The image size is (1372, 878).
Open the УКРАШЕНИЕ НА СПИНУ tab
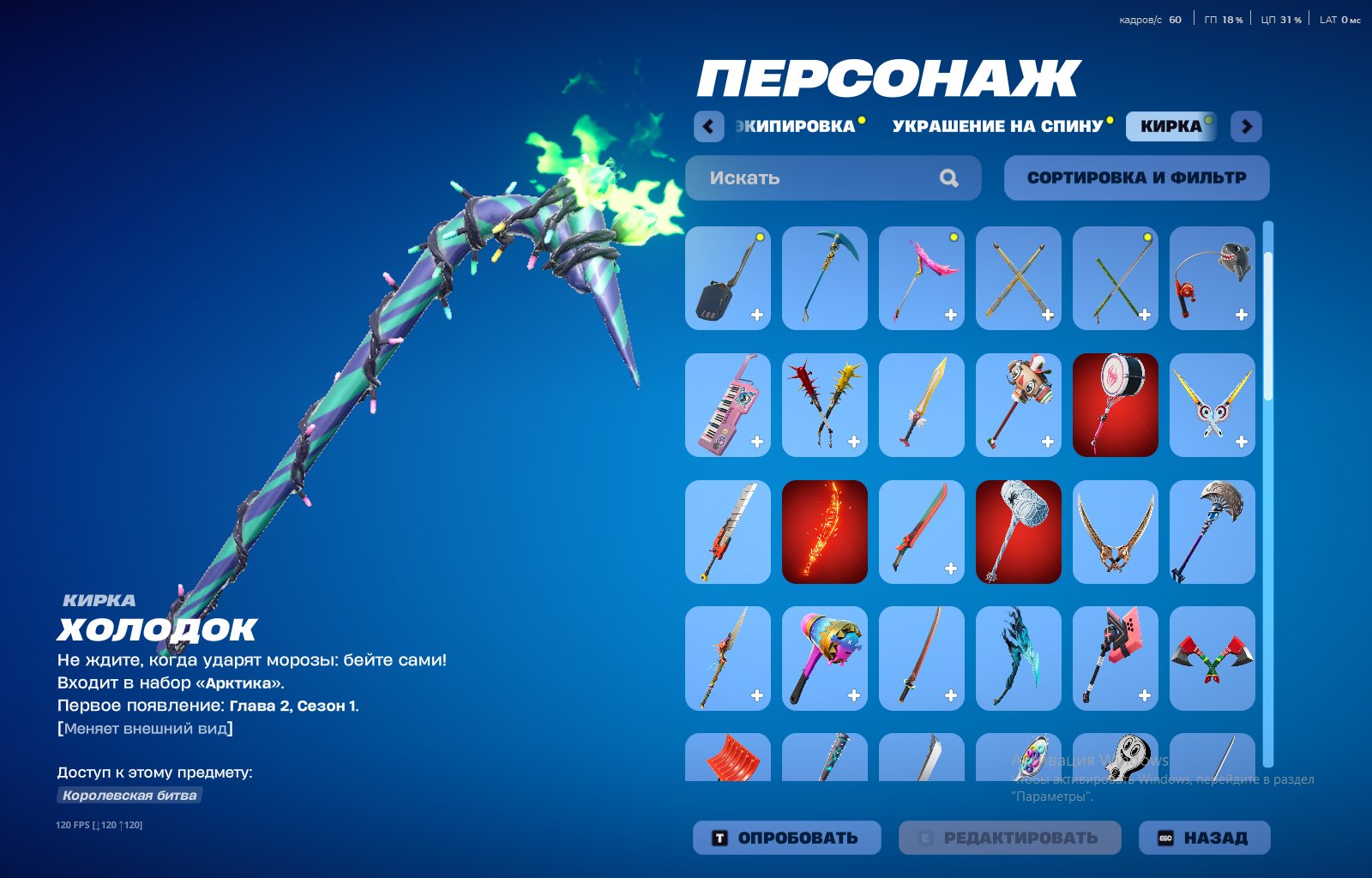tap(997, 125)
